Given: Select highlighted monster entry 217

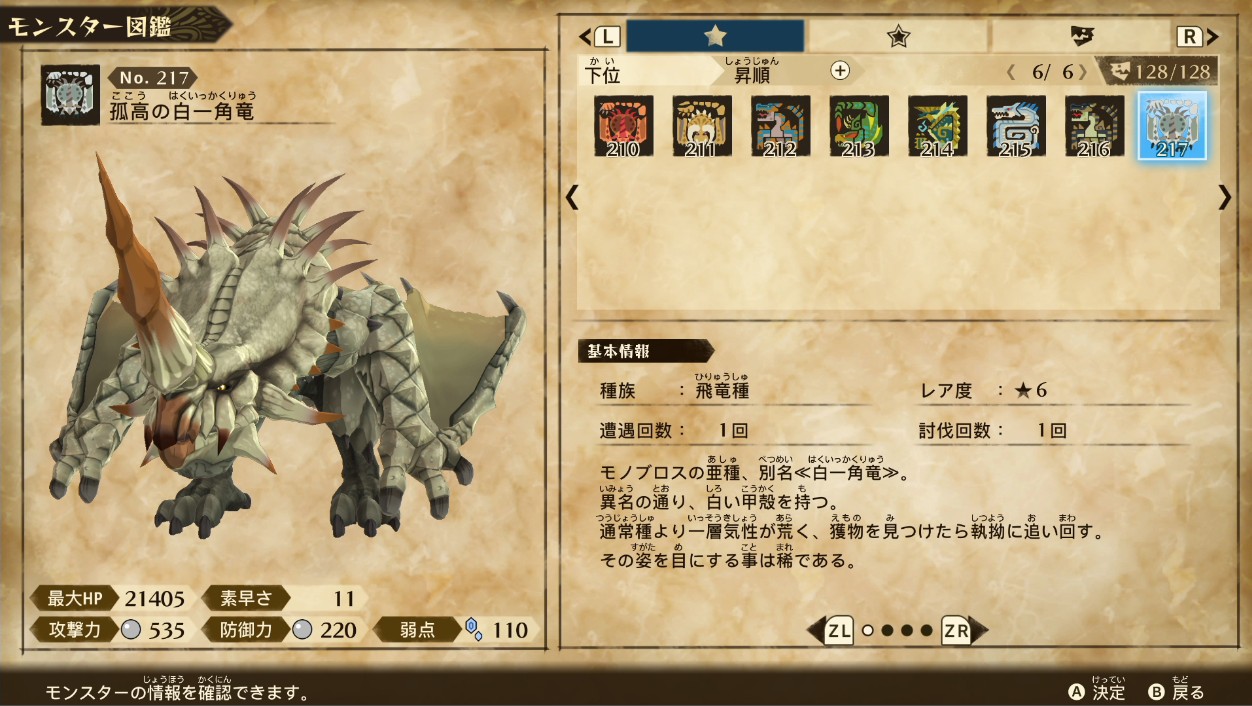Looking at the screenshot, I should 1172,126.
